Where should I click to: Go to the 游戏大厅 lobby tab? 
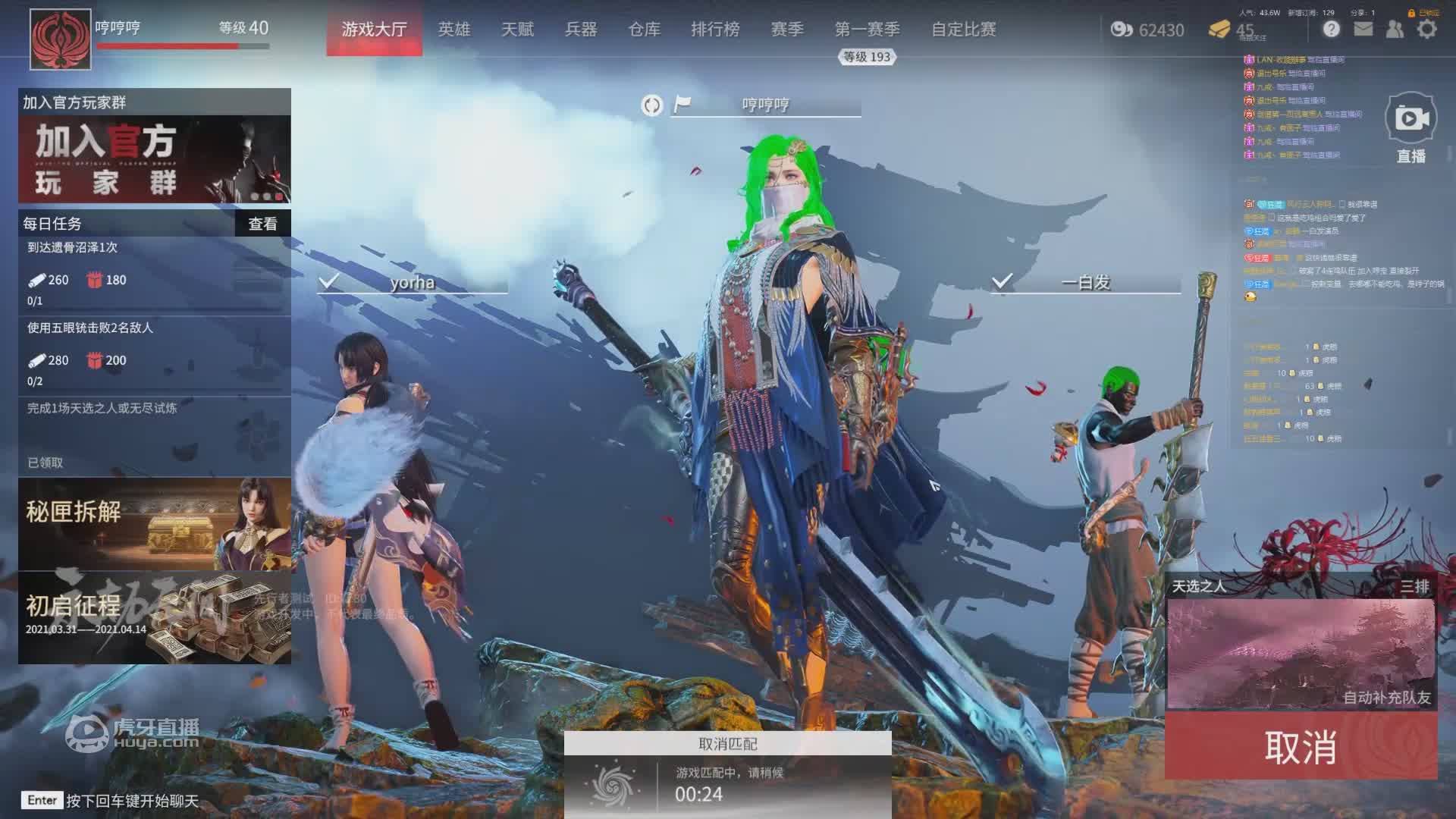point(374,30)
